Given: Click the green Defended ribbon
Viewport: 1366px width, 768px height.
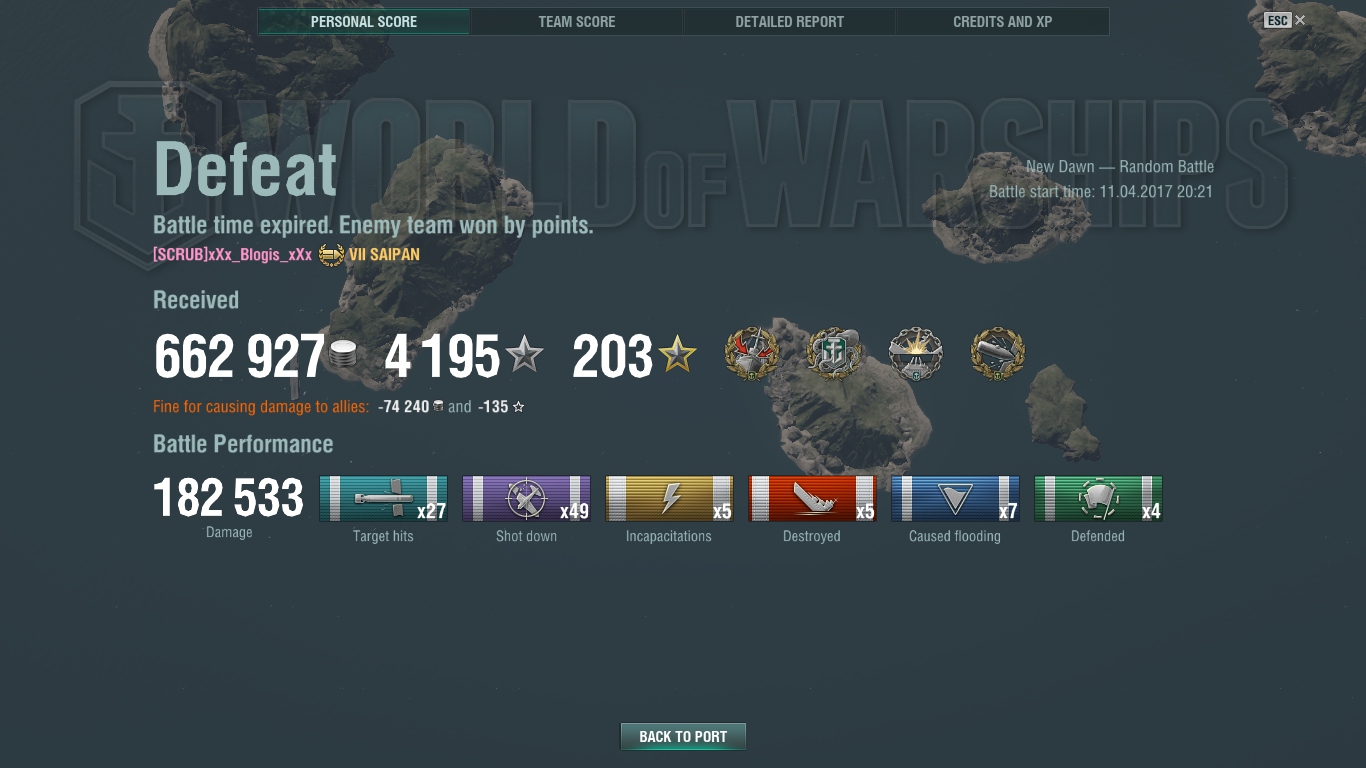Looking at the screenshot, I should click(1098, 498).
